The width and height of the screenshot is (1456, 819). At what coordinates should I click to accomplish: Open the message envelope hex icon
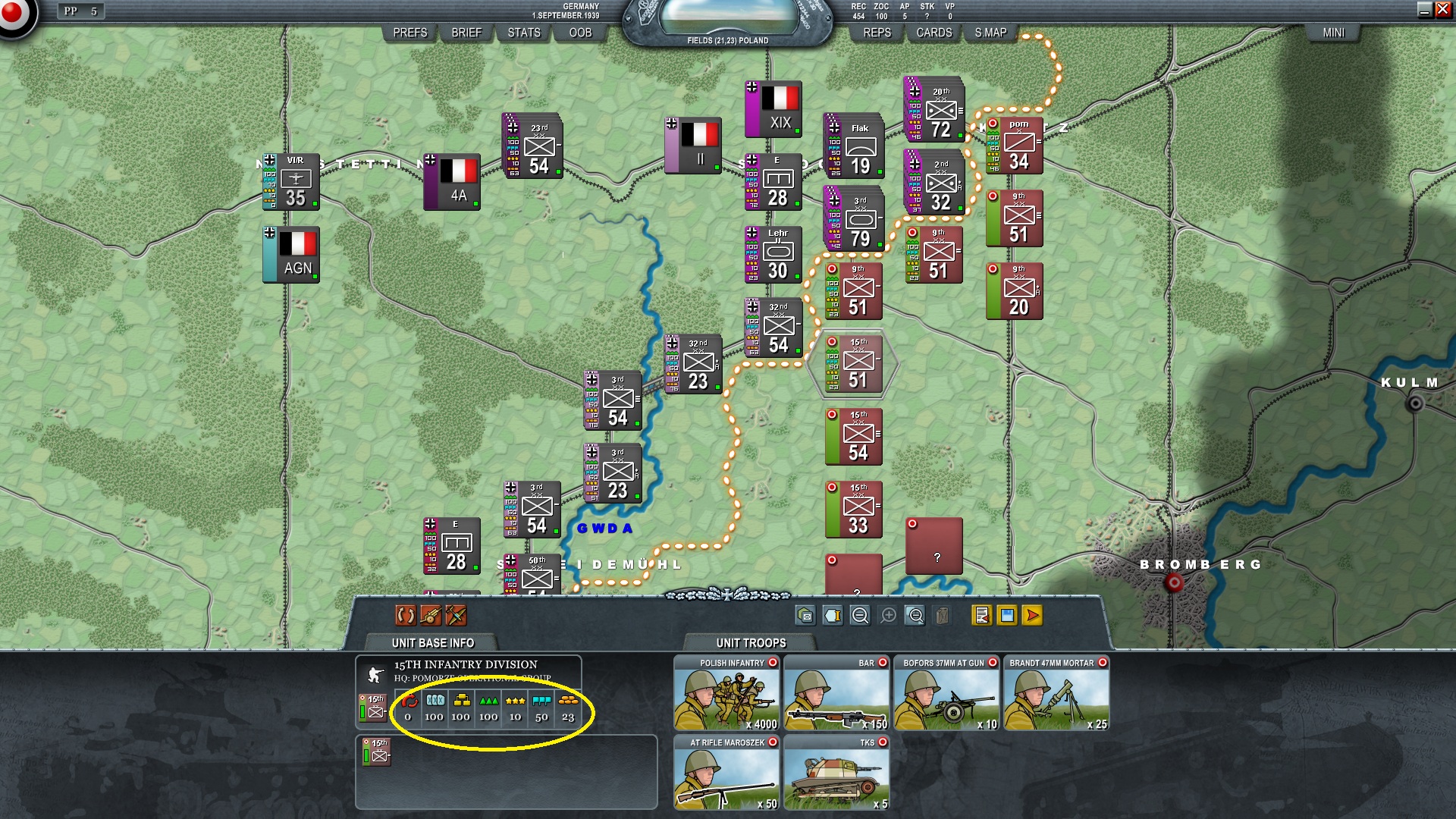pos(806,617)
